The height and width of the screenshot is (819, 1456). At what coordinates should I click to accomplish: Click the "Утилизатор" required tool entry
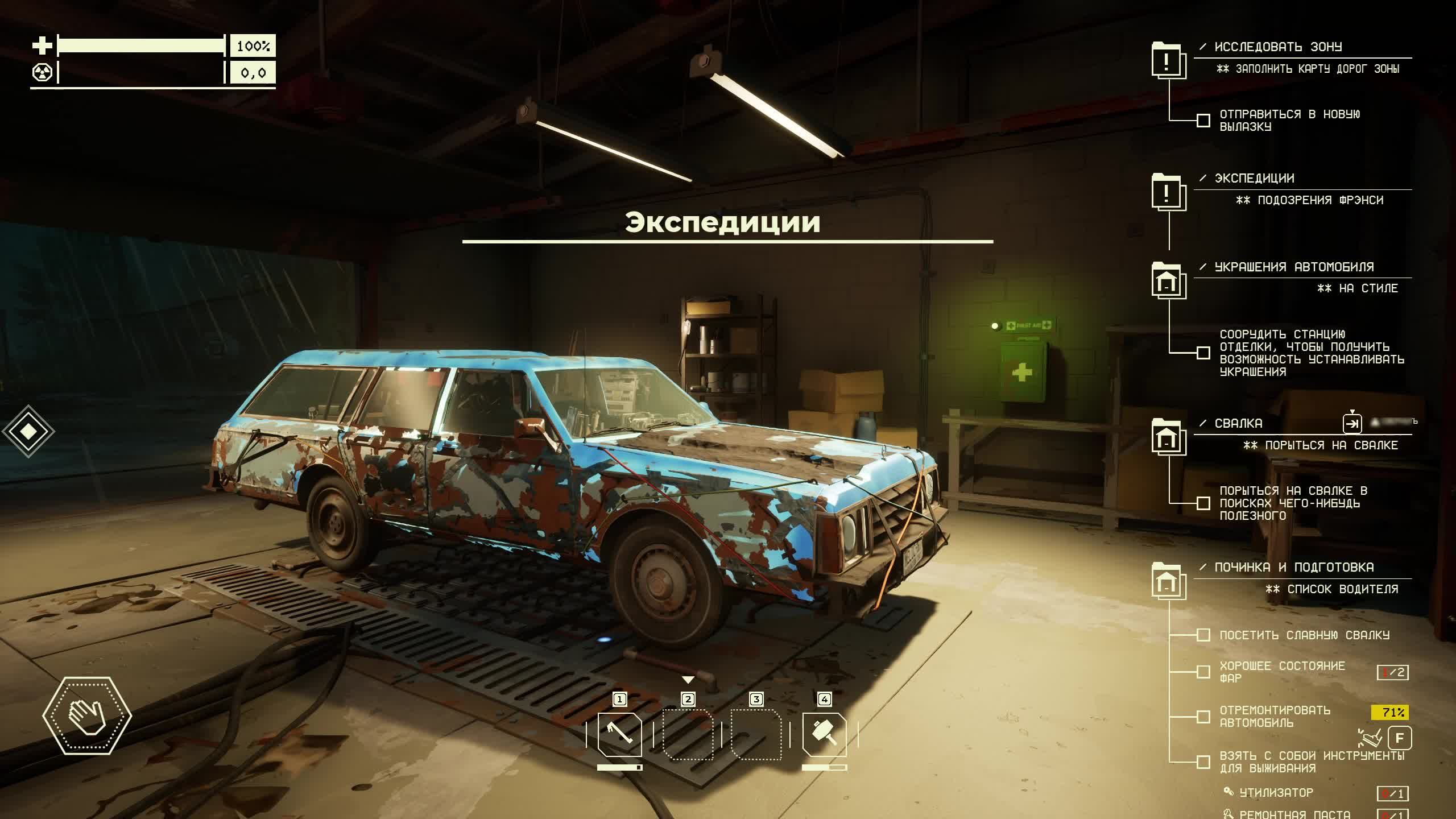(1276, 793)
